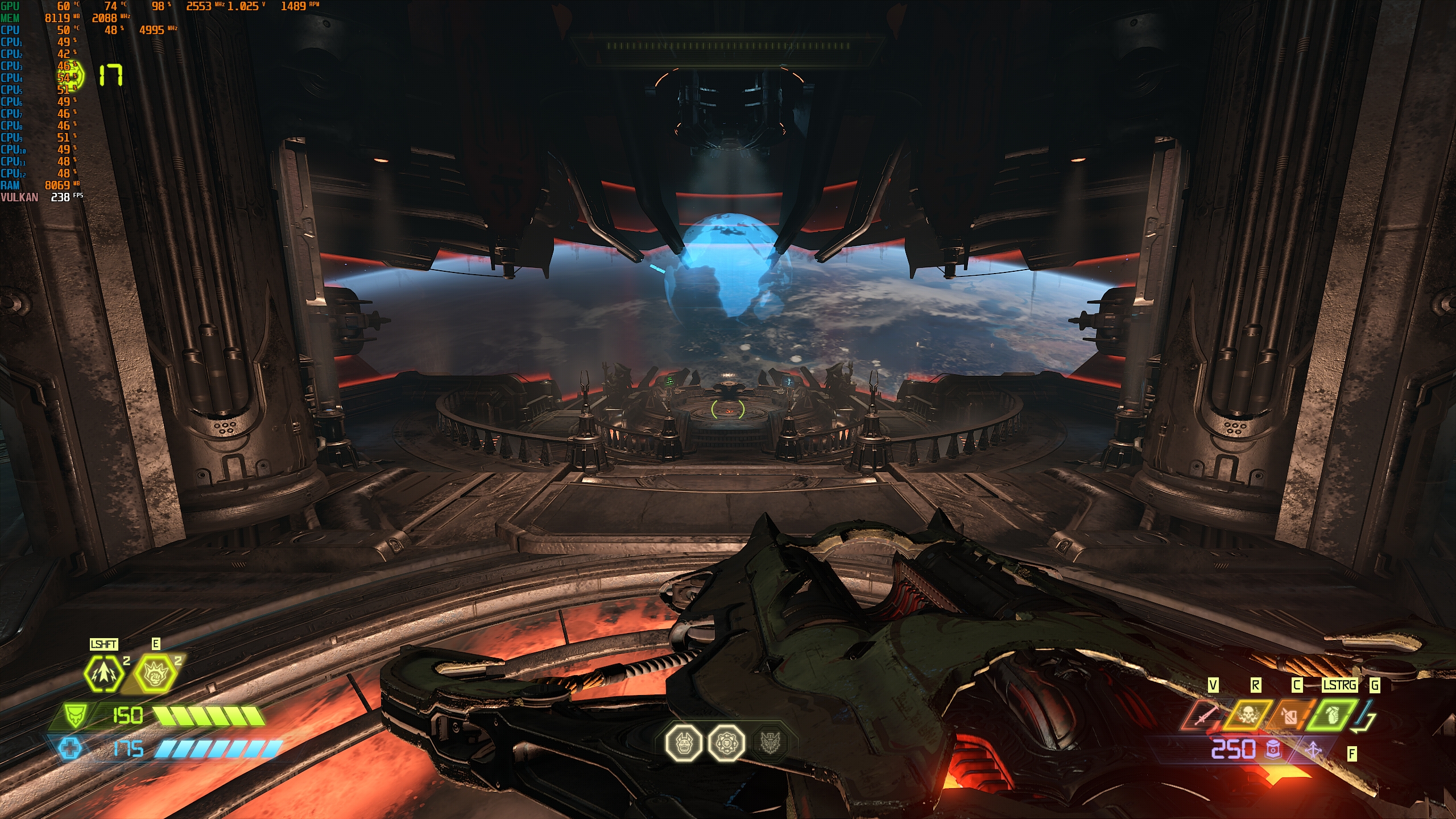This screenshot has height=819, width=1456.
Task: Click the purple 250 ammo counter
Action: click(1234, 749)
